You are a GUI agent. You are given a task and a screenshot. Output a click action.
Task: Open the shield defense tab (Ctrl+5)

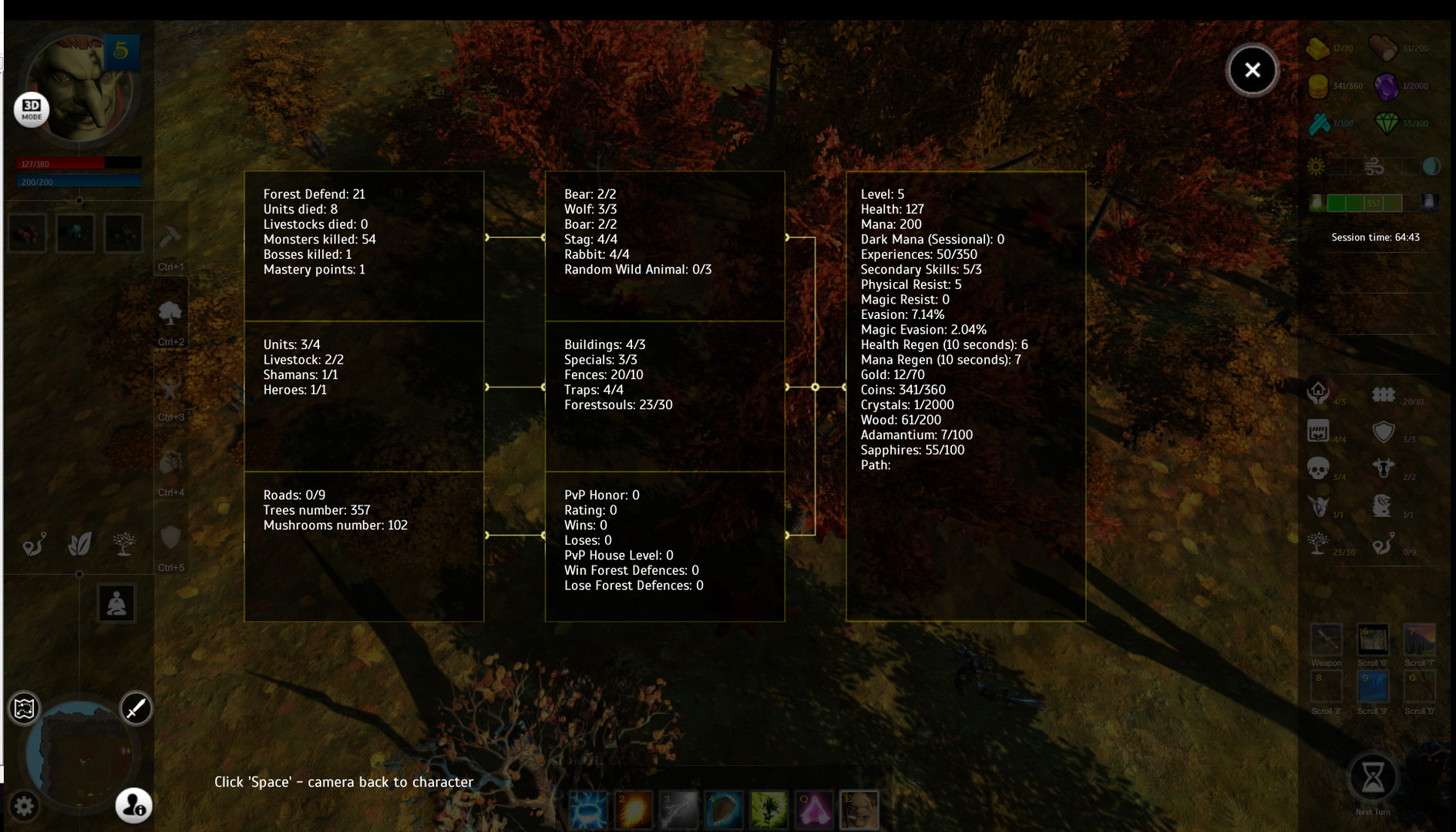pos(170,537)
